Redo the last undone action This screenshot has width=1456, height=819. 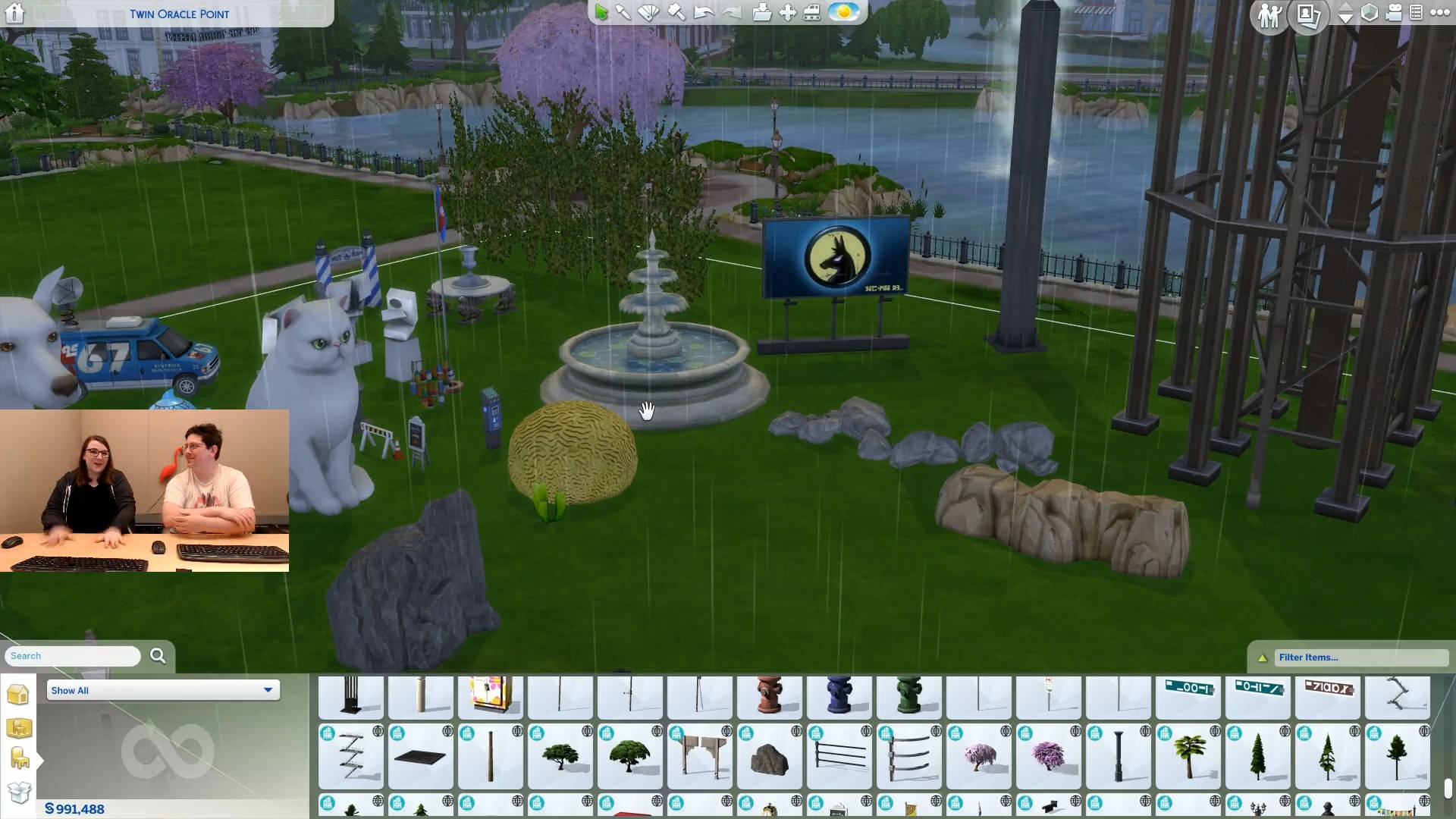coord(730,12)
